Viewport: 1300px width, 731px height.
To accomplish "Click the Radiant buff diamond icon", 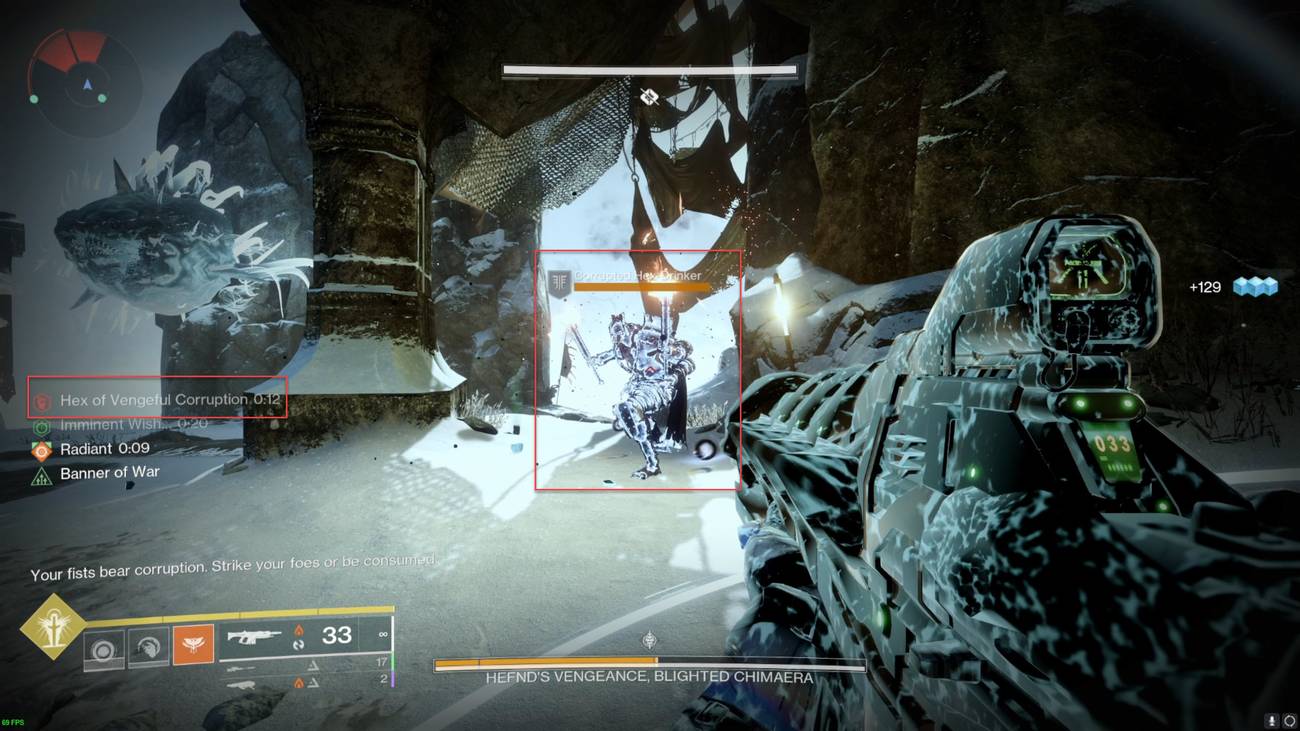I will coord(40,449).
